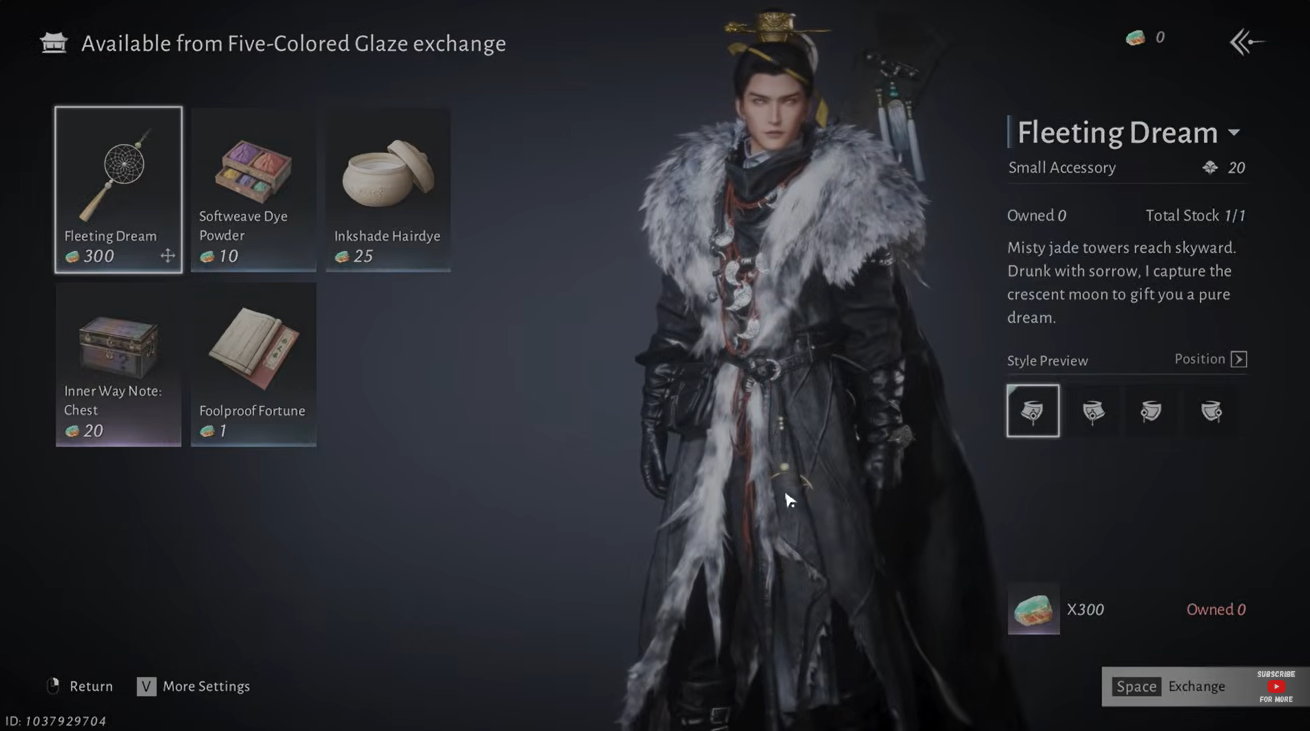Select the Inner Way Note: Chest item
The image size is (1310, 731).
[x=118, y=364]
